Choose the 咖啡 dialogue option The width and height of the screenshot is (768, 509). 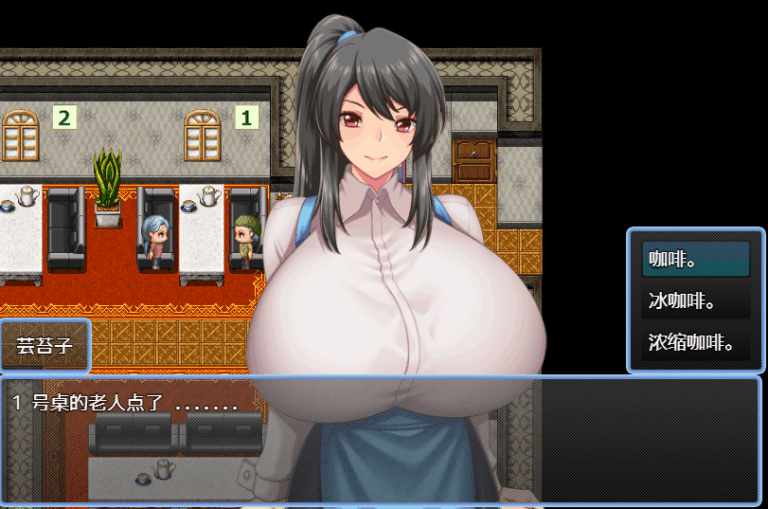point(695,259)
